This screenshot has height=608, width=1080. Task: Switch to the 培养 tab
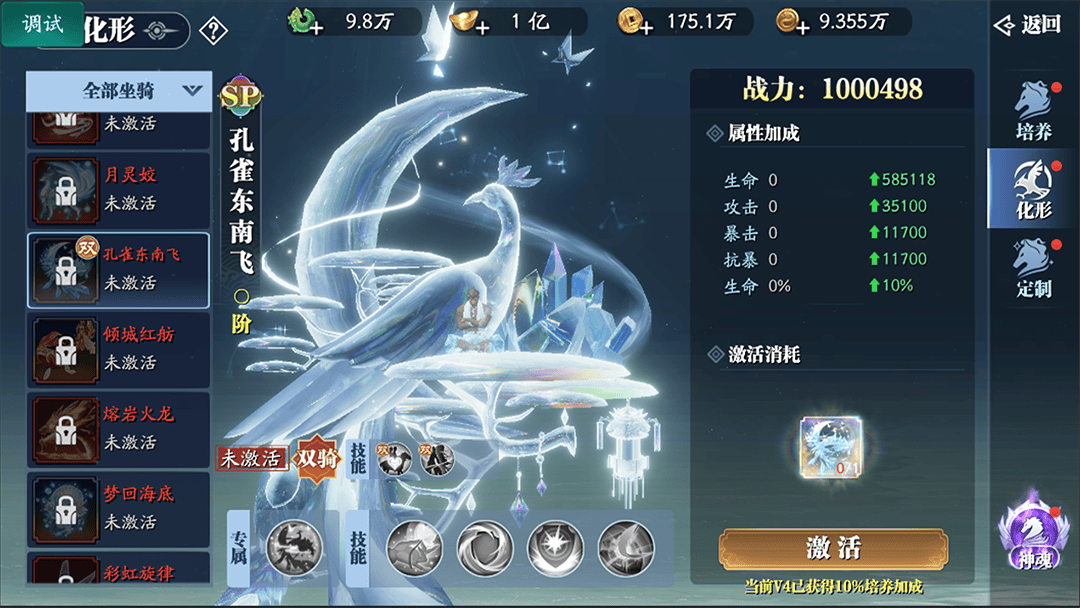click(x=1033, y=112)
